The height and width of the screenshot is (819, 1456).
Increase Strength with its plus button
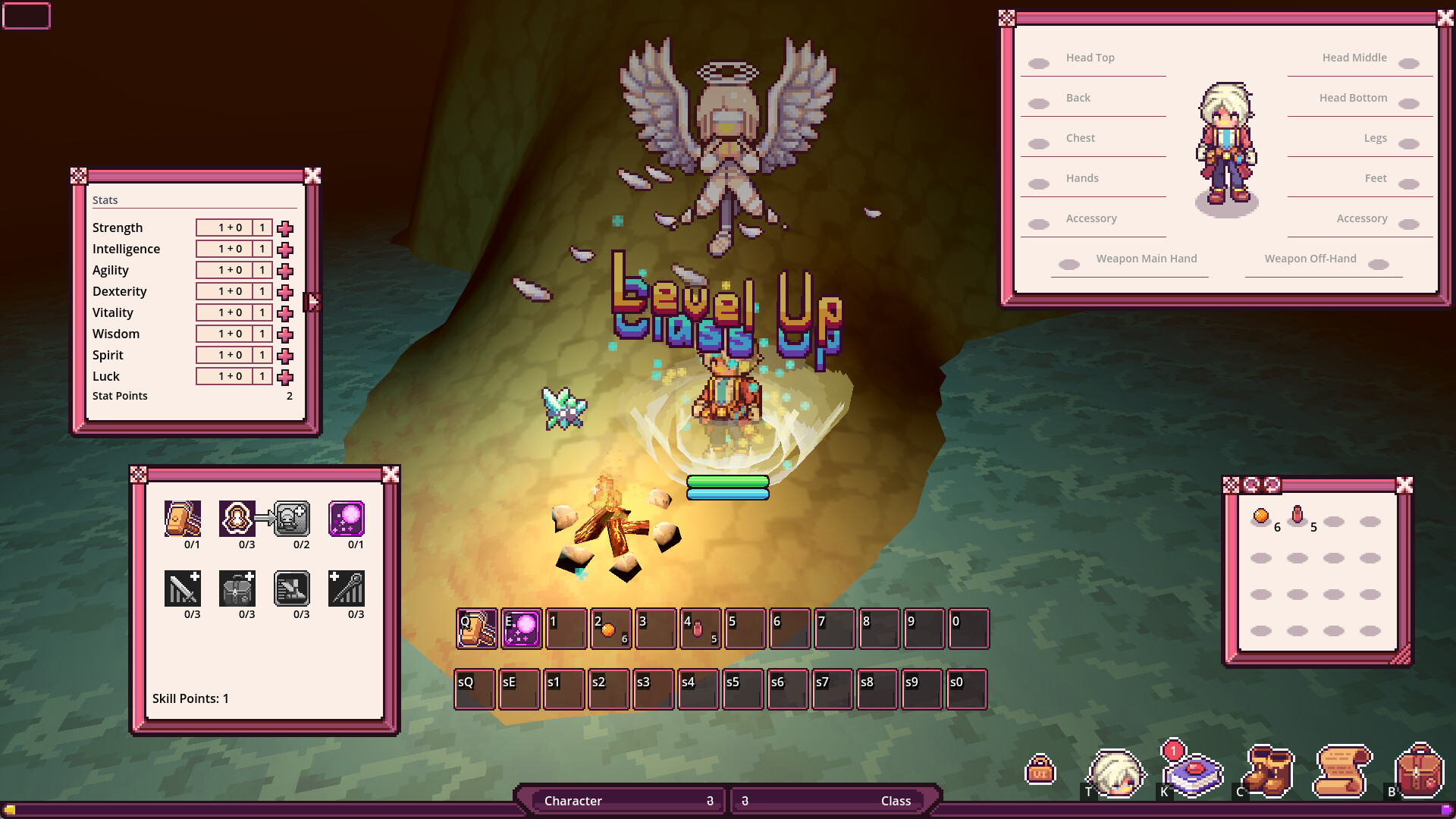(x=284, y=227)
